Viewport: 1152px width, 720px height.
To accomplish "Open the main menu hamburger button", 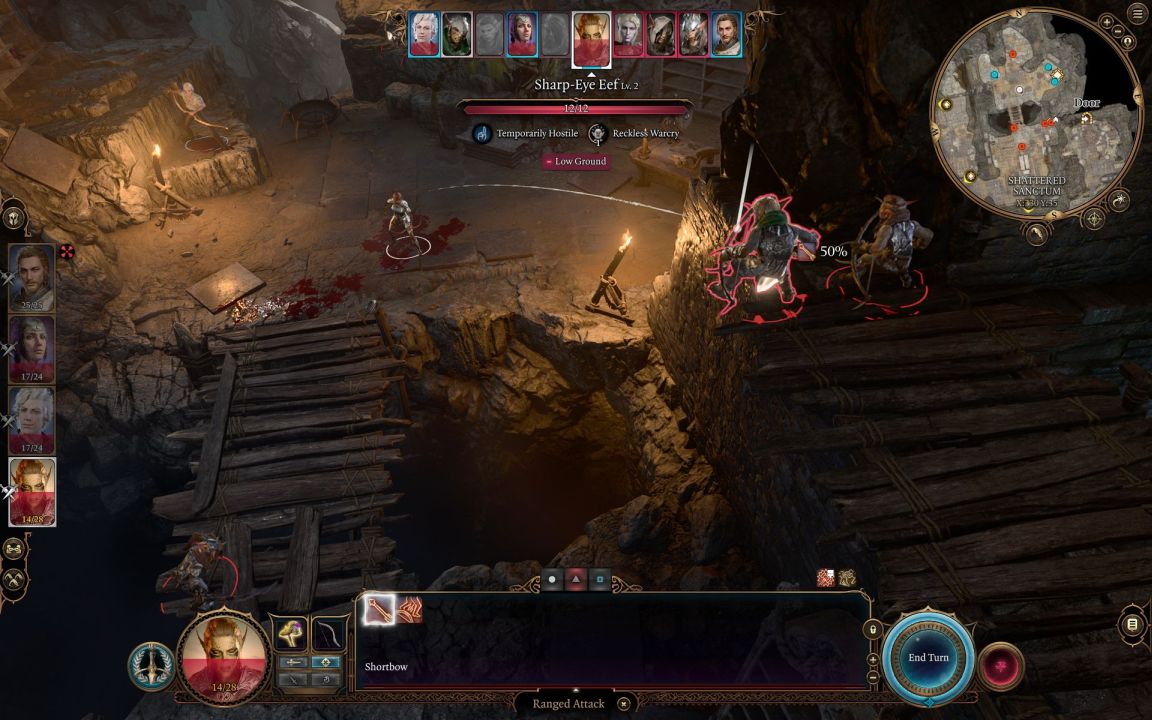I will [x=1136, y=14].
